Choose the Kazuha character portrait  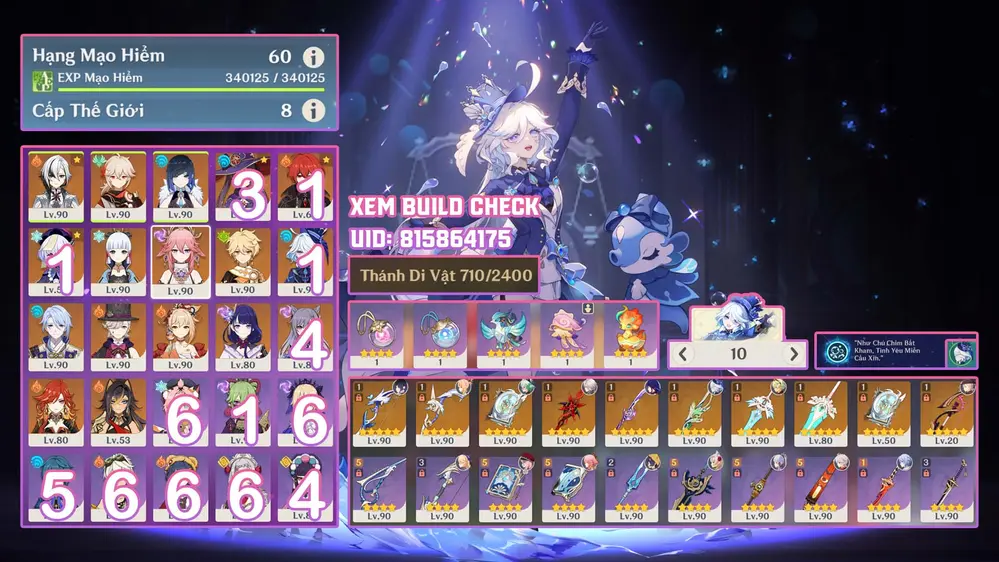click(x=118, y=186)
